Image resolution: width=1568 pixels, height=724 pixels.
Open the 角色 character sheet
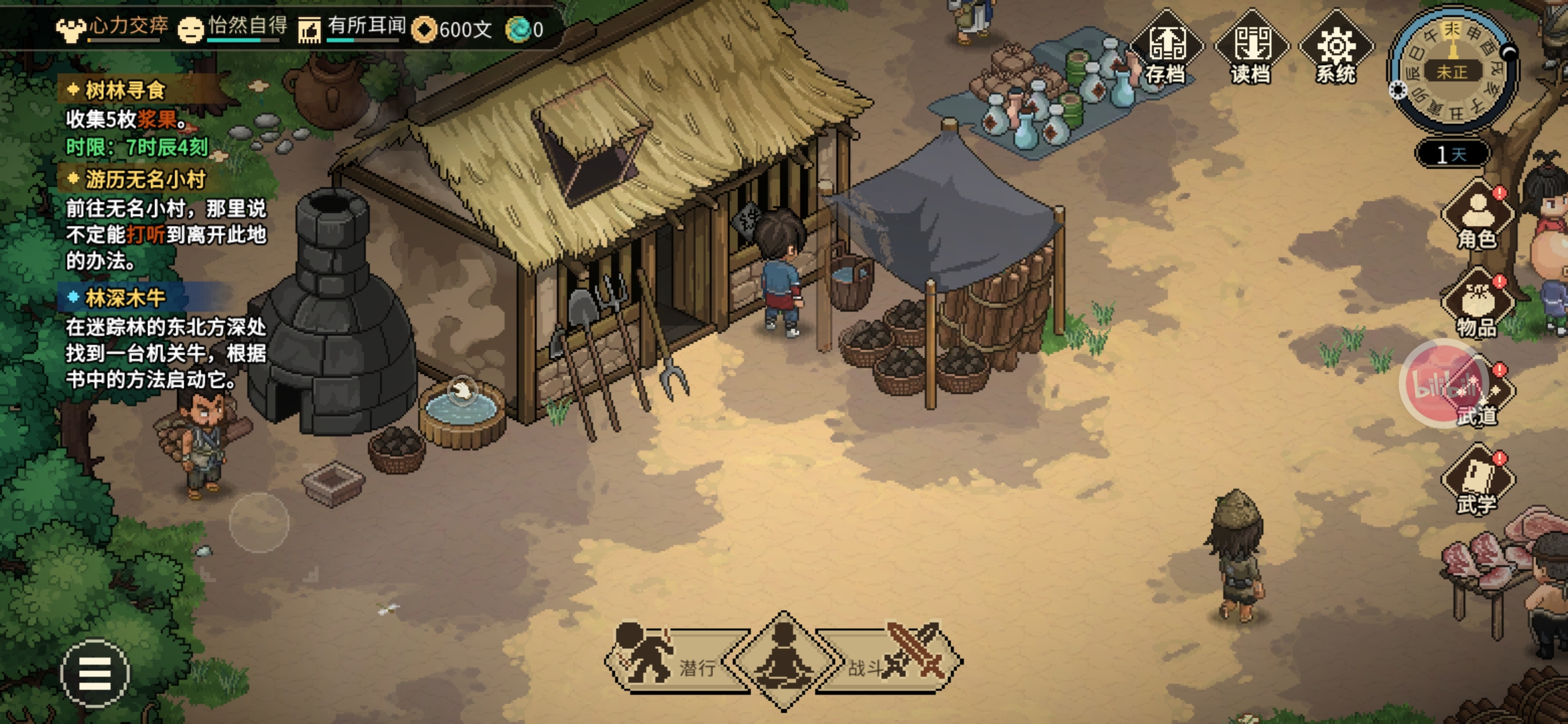click(1477, 216)
